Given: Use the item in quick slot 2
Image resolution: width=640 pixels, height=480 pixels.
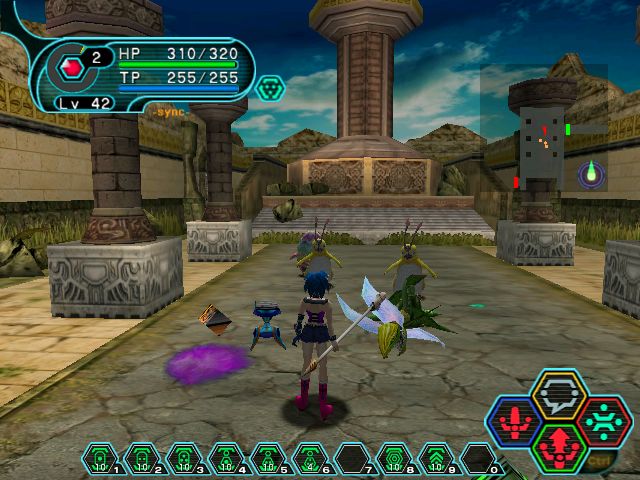Looking at the screenshot, I should [141, 459].
